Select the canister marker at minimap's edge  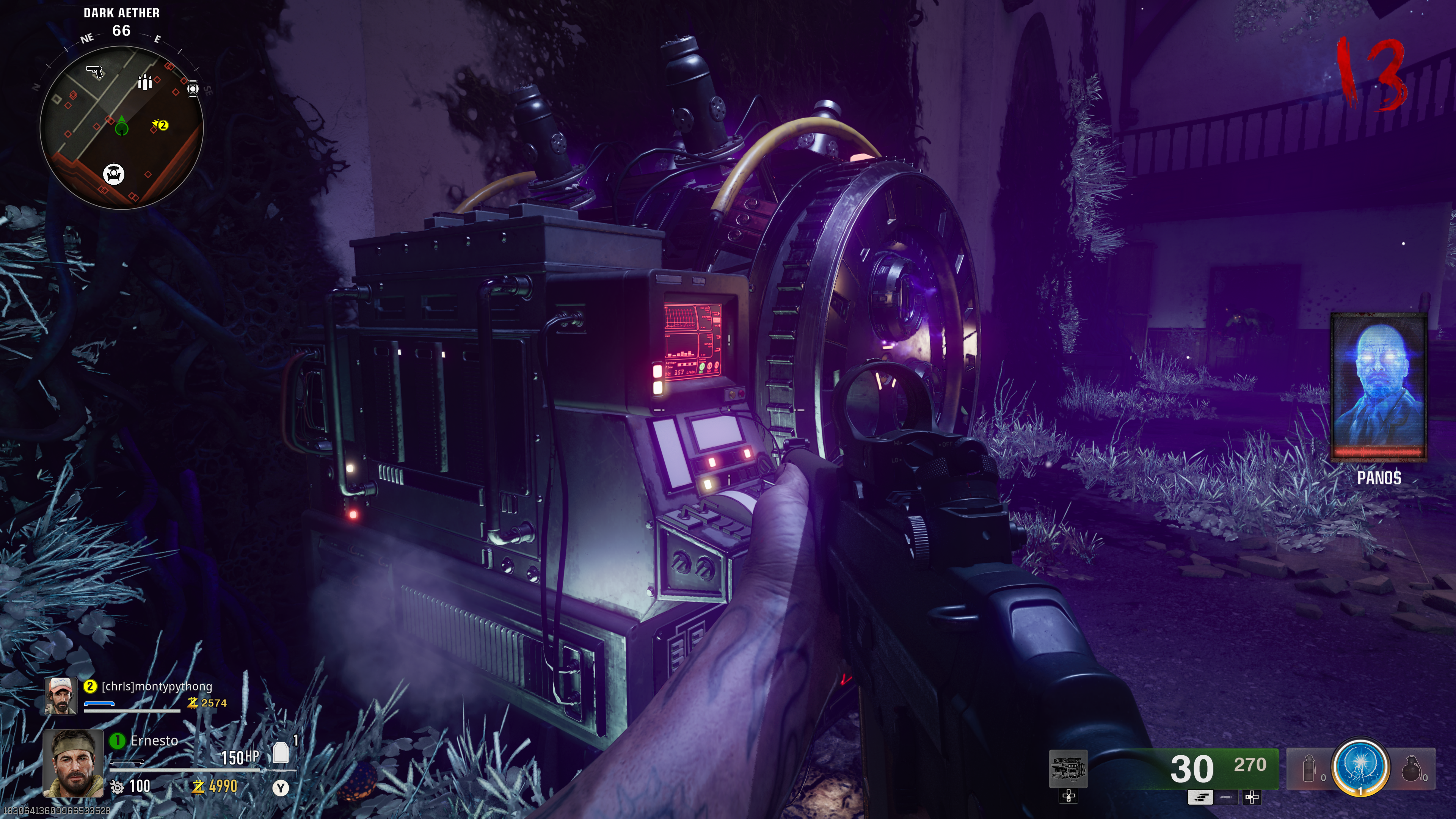tap(193, 89)
